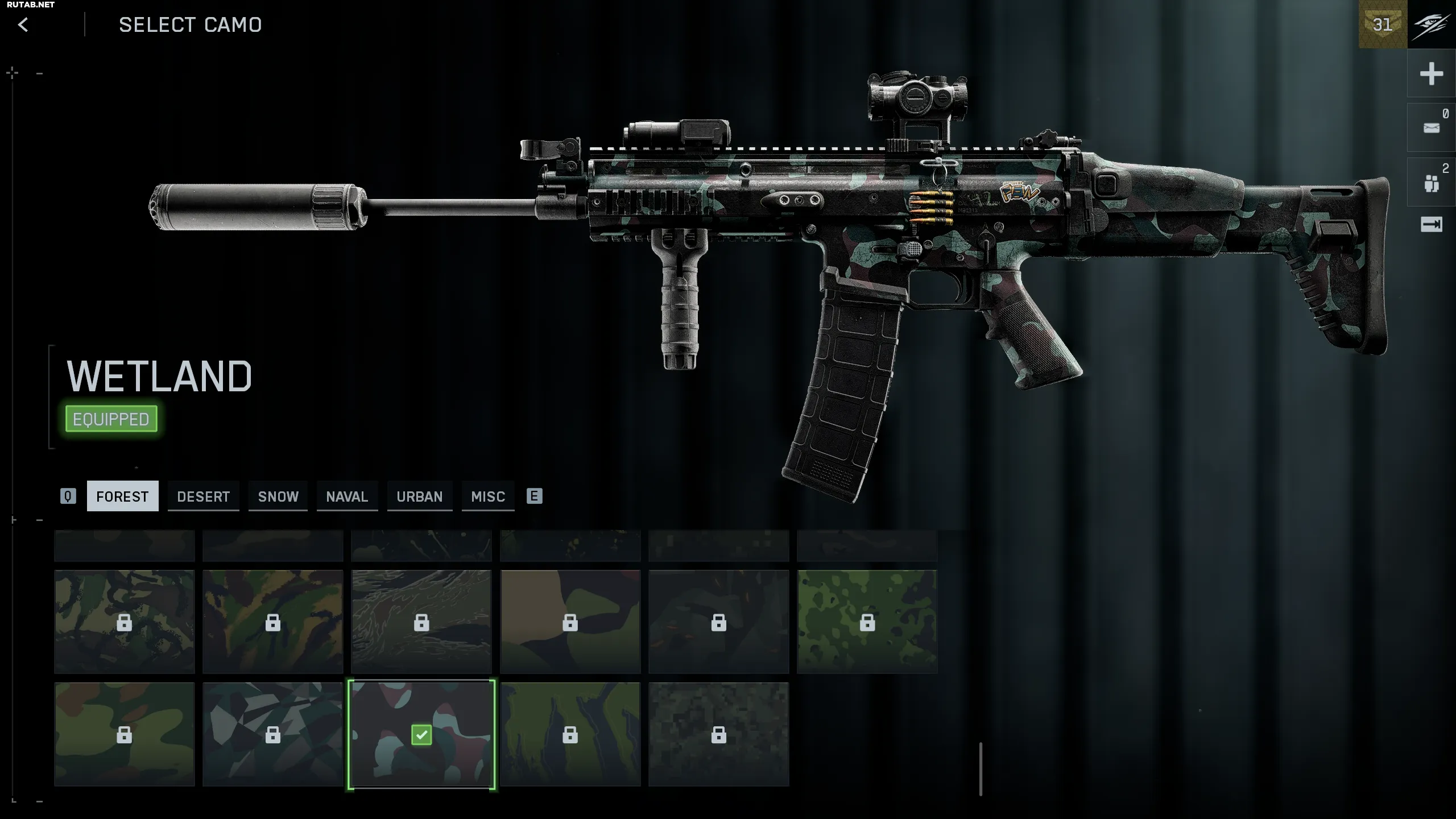
Task: Open the Desert camo category
Action: [203, 497]
